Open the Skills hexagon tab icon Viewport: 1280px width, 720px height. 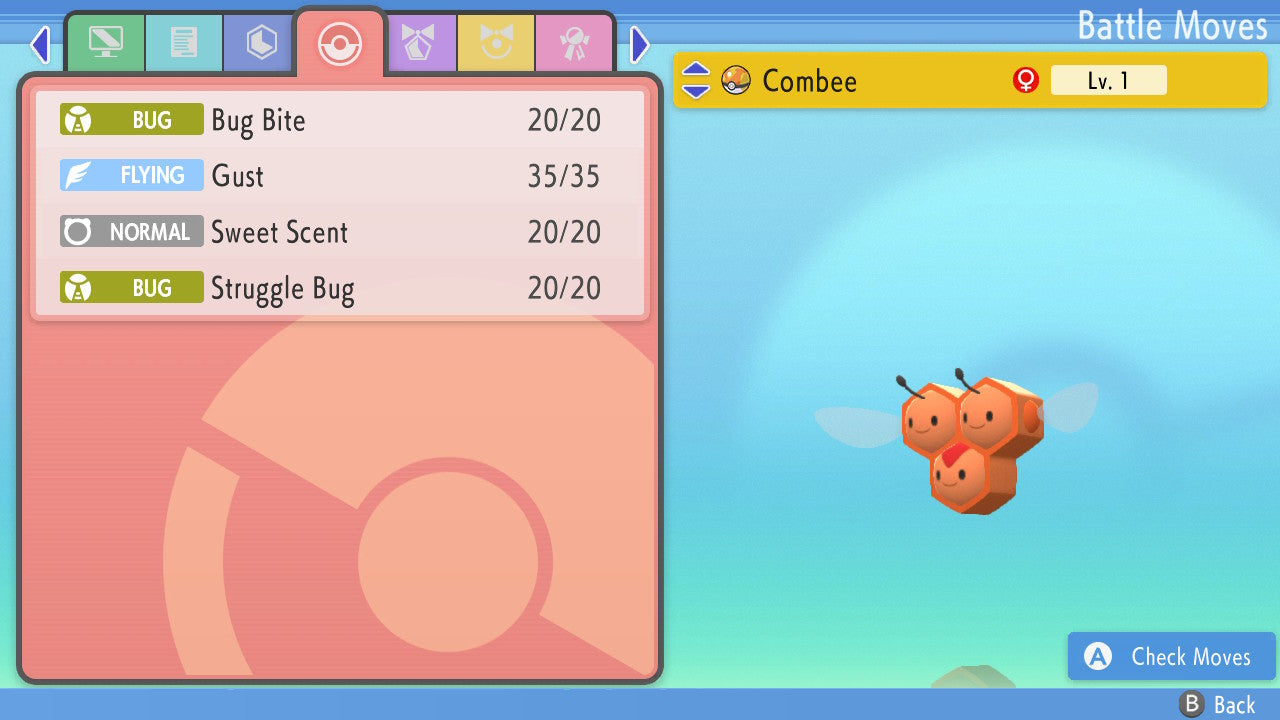coord(258,43)
